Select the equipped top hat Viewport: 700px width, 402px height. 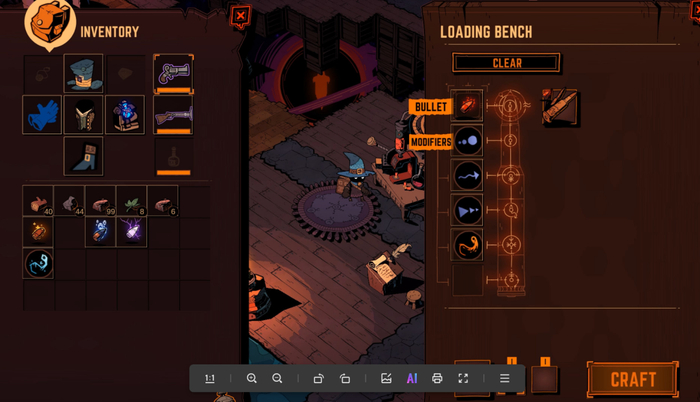coord(84,73)
